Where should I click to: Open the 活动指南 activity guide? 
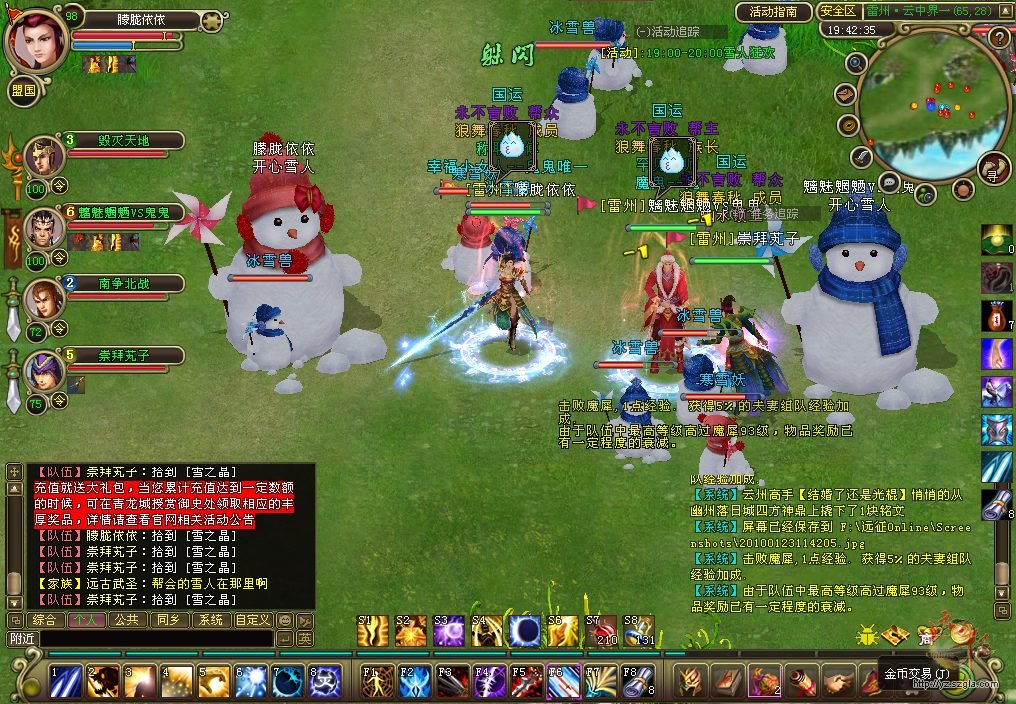coord(773,12)
